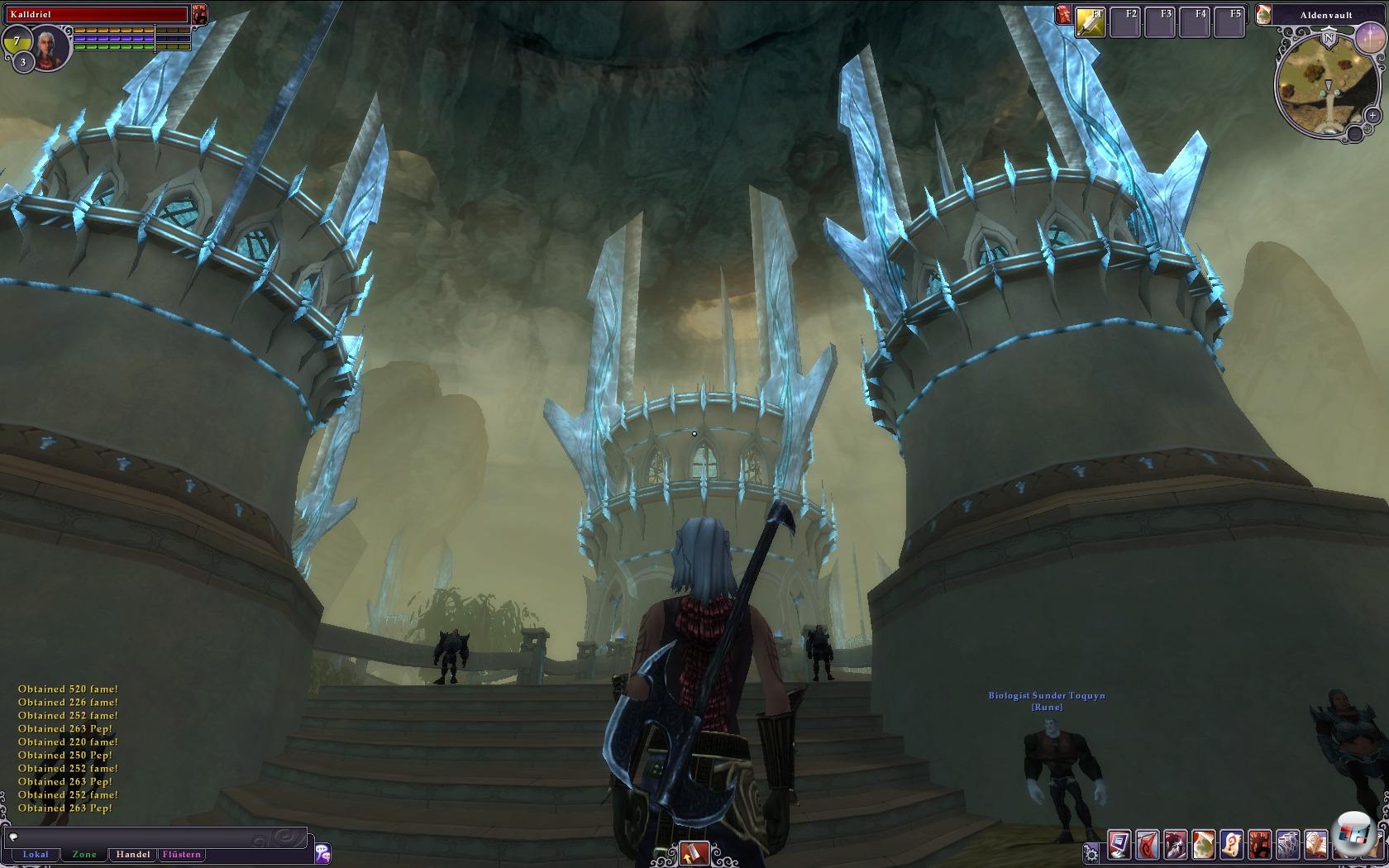Open the red spiral flag menu icon
This screenshot has width=1389, height=868.
pyautogui.click(x=1147, y=843)
